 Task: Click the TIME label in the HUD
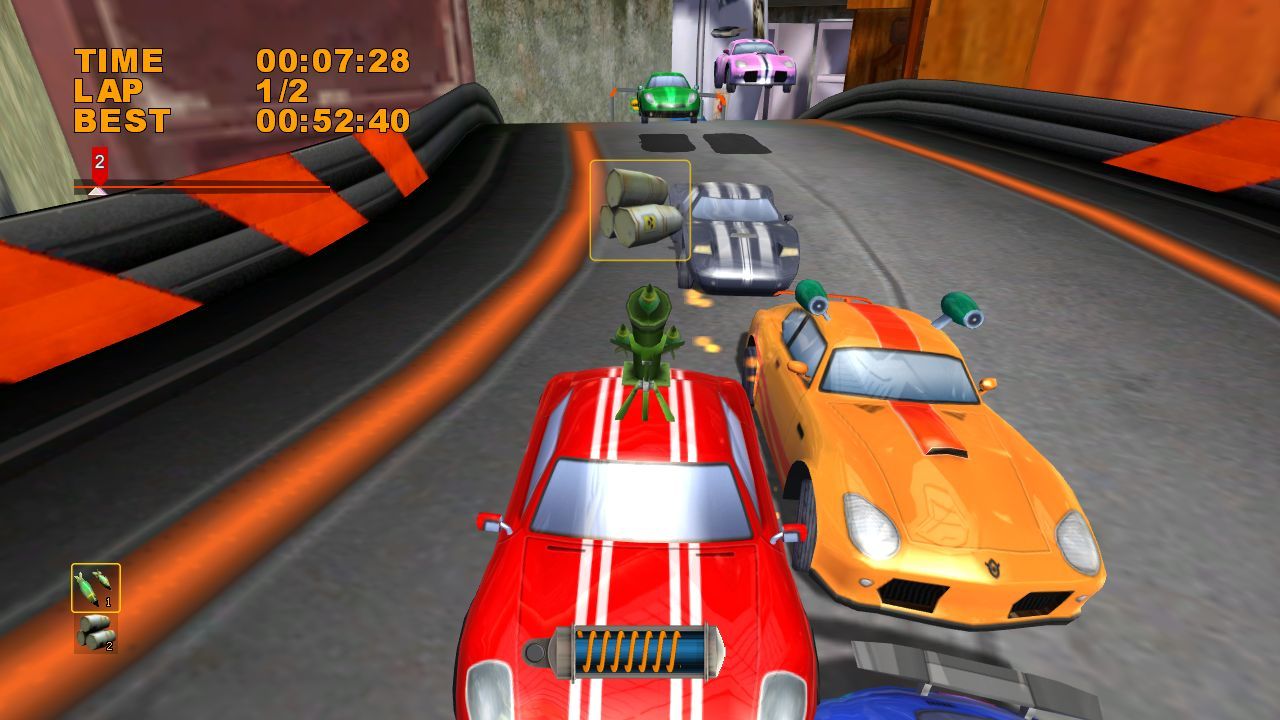tap(120, 60)
